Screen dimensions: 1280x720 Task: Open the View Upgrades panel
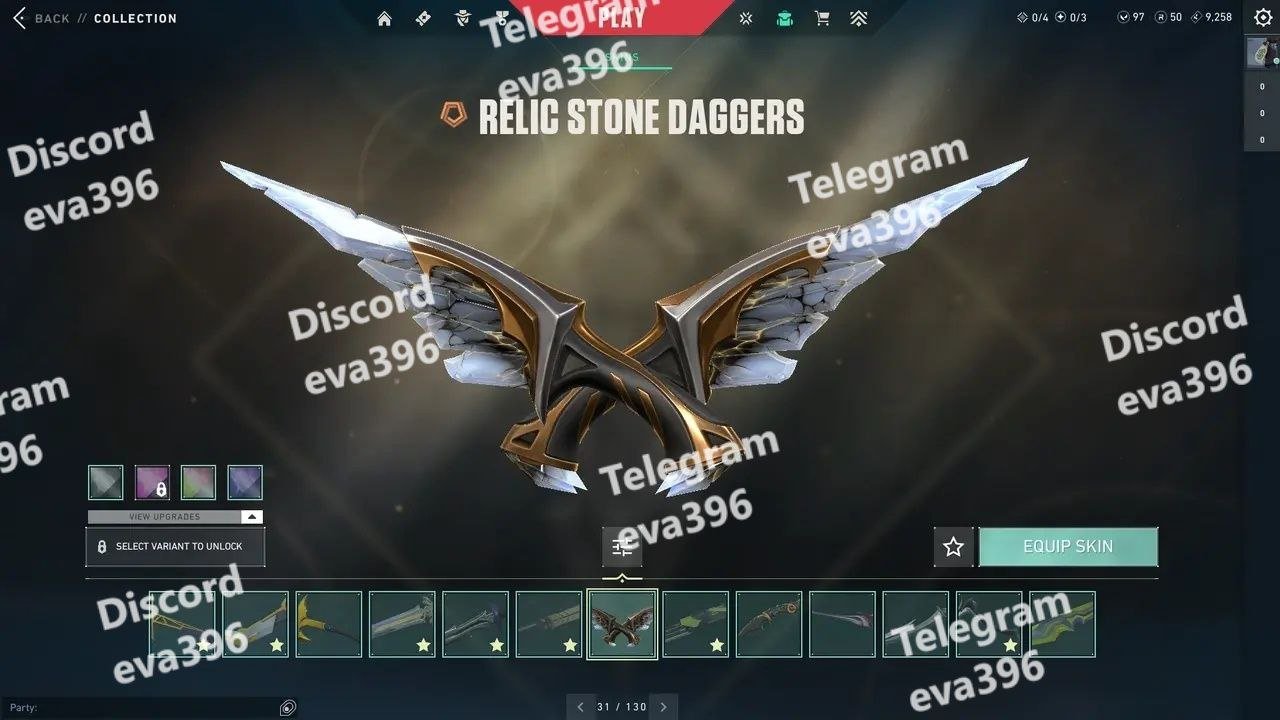tap(175, 517)
